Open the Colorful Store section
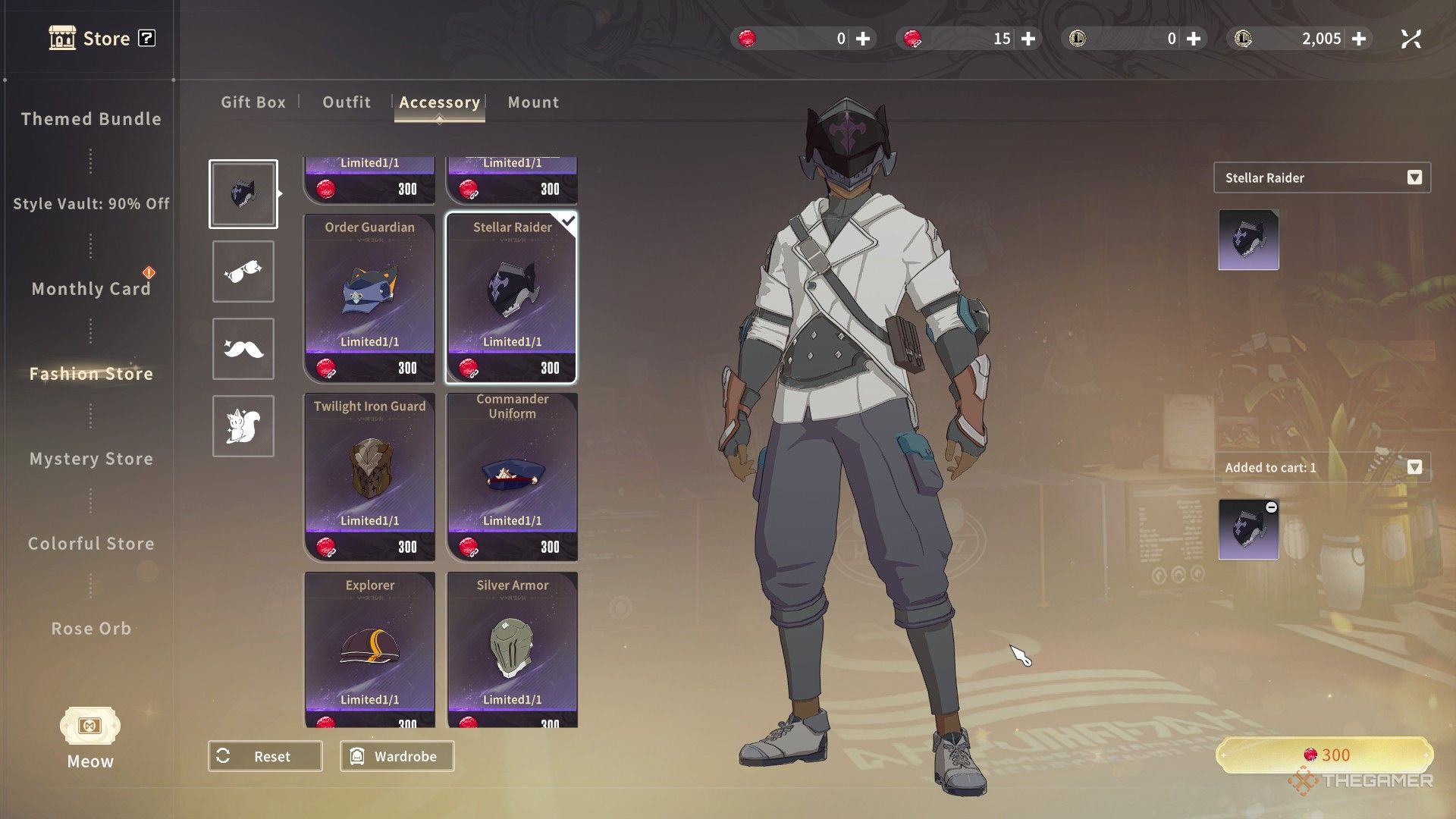The height and width of the screenshot is (819, 1456). [x=91, y=544]
